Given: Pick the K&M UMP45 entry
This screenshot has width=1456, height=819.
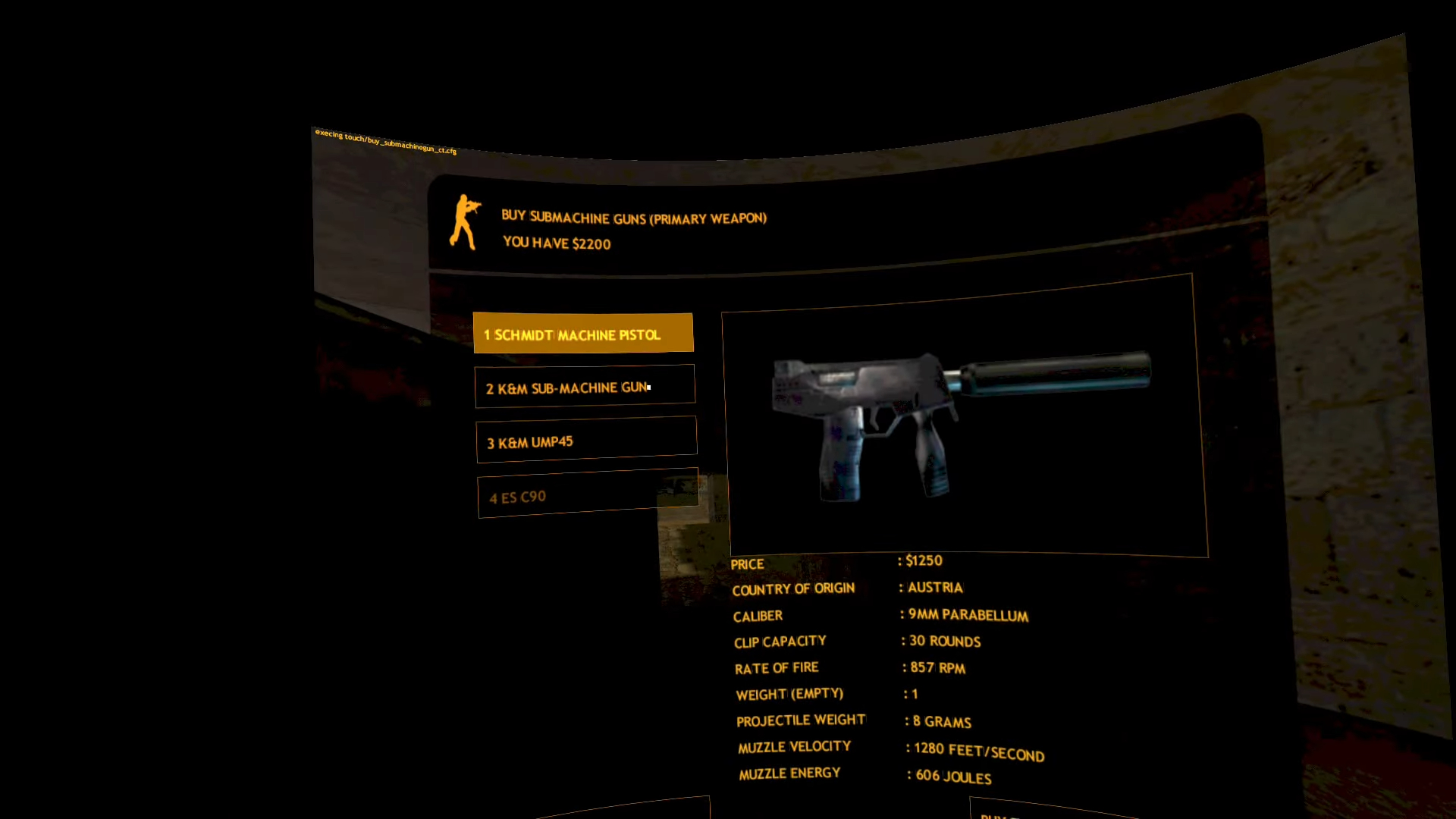Looking at the screenshot, I should [x=585, y=440].
